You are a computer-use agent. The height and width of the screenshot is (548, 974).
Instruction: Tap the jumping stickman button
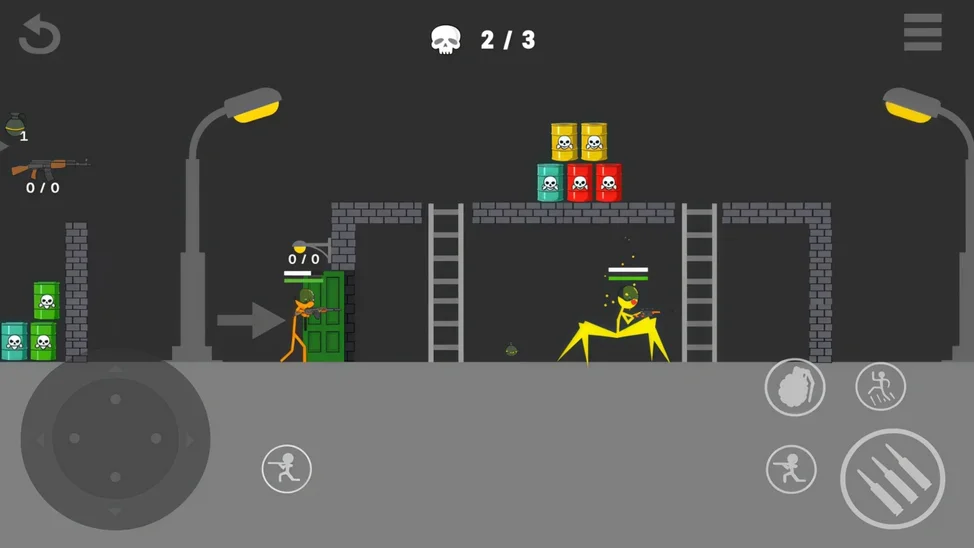pyautogui.click(x=880, y=387)
